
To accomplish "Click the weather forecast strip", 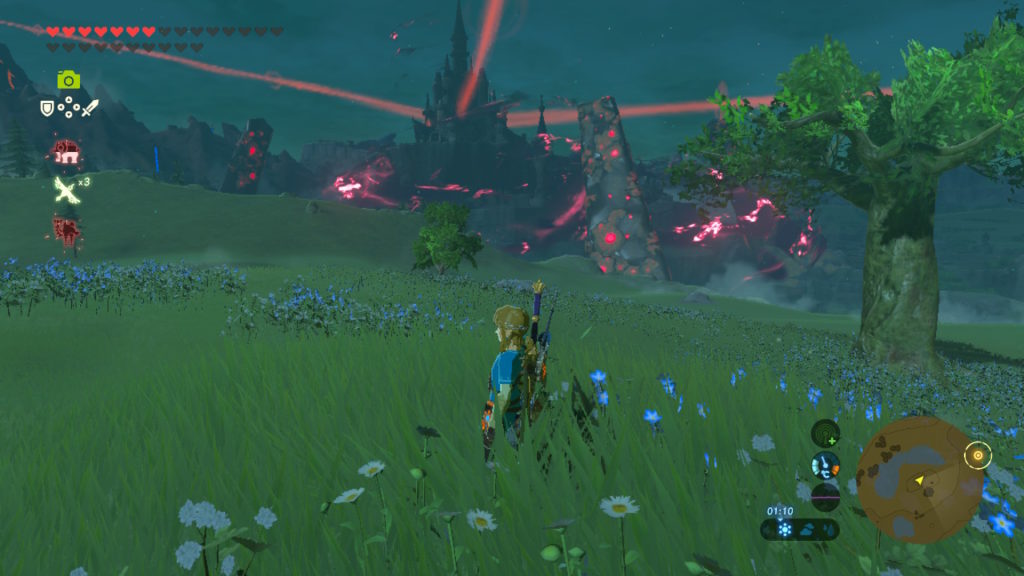I will point(799,530).
